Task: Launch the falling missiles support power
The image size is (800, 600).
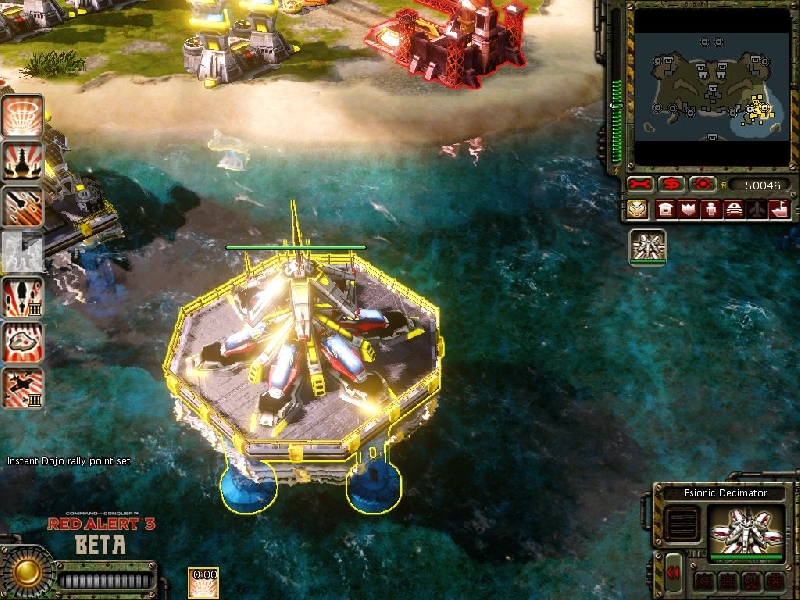Action: tap(22, 206)
